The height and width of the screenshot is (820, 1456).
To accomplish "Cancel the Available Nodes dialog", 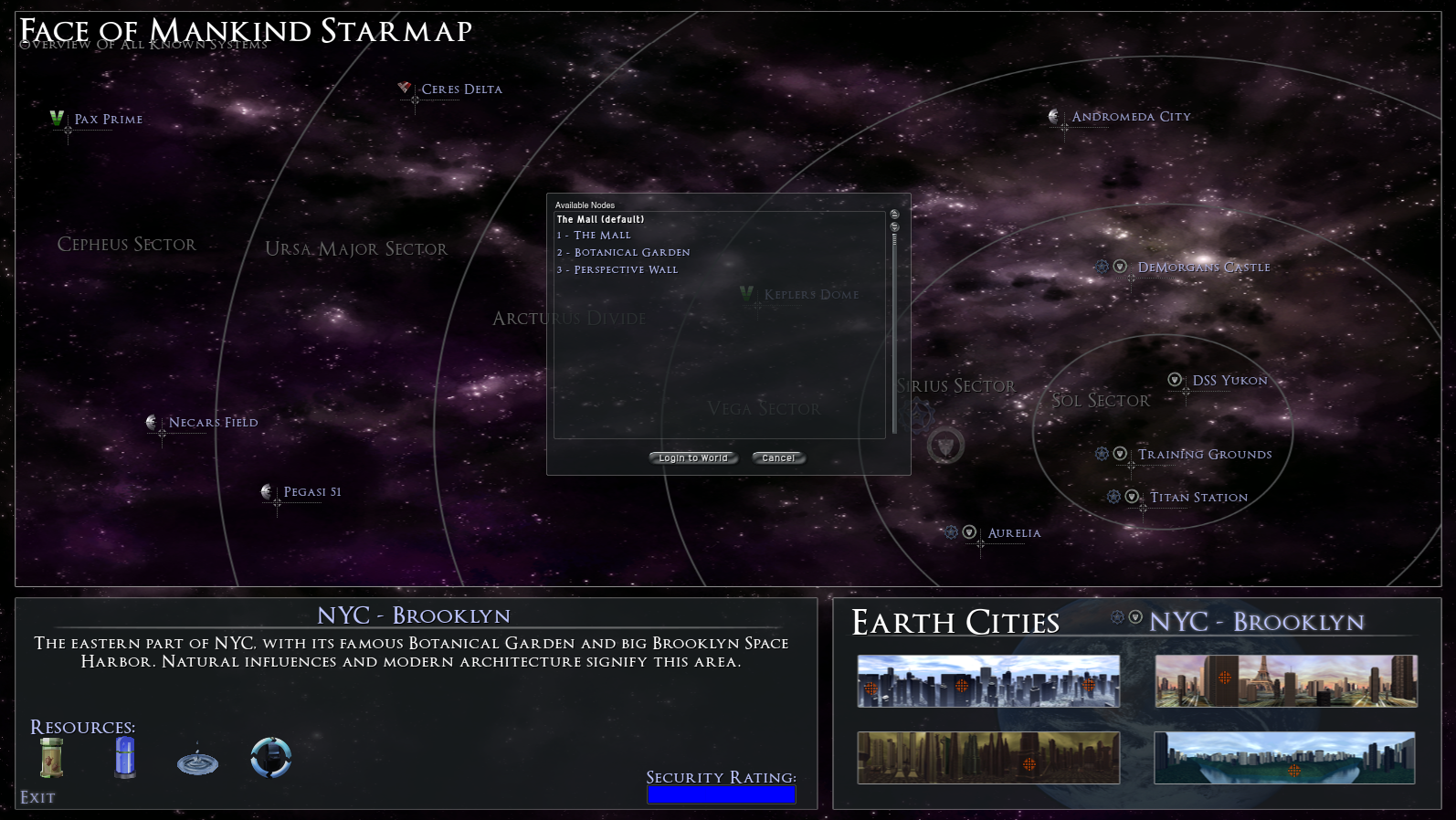I will [778, 457].
